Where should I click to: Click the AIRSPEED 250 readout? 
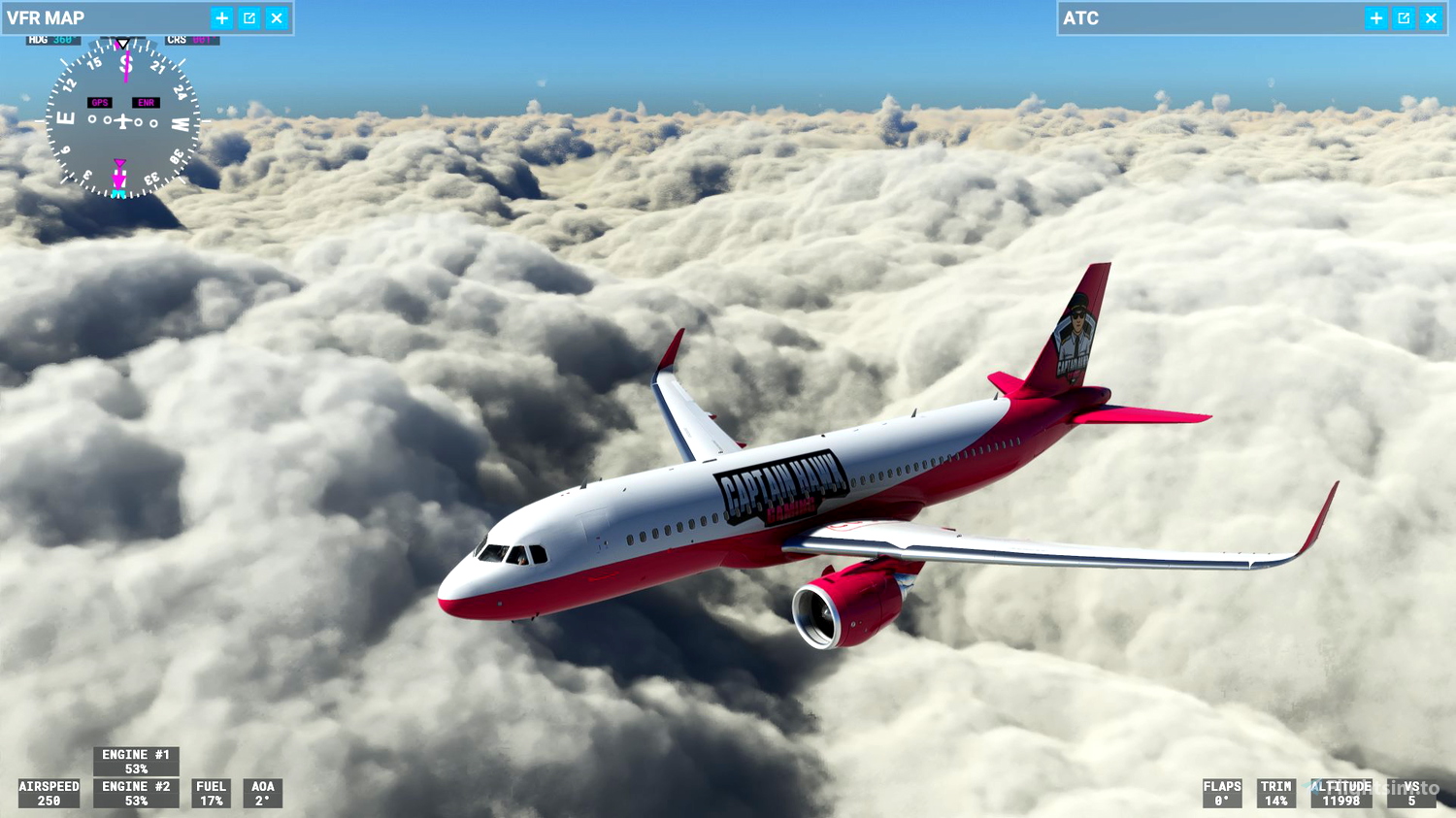pos(49,793)
